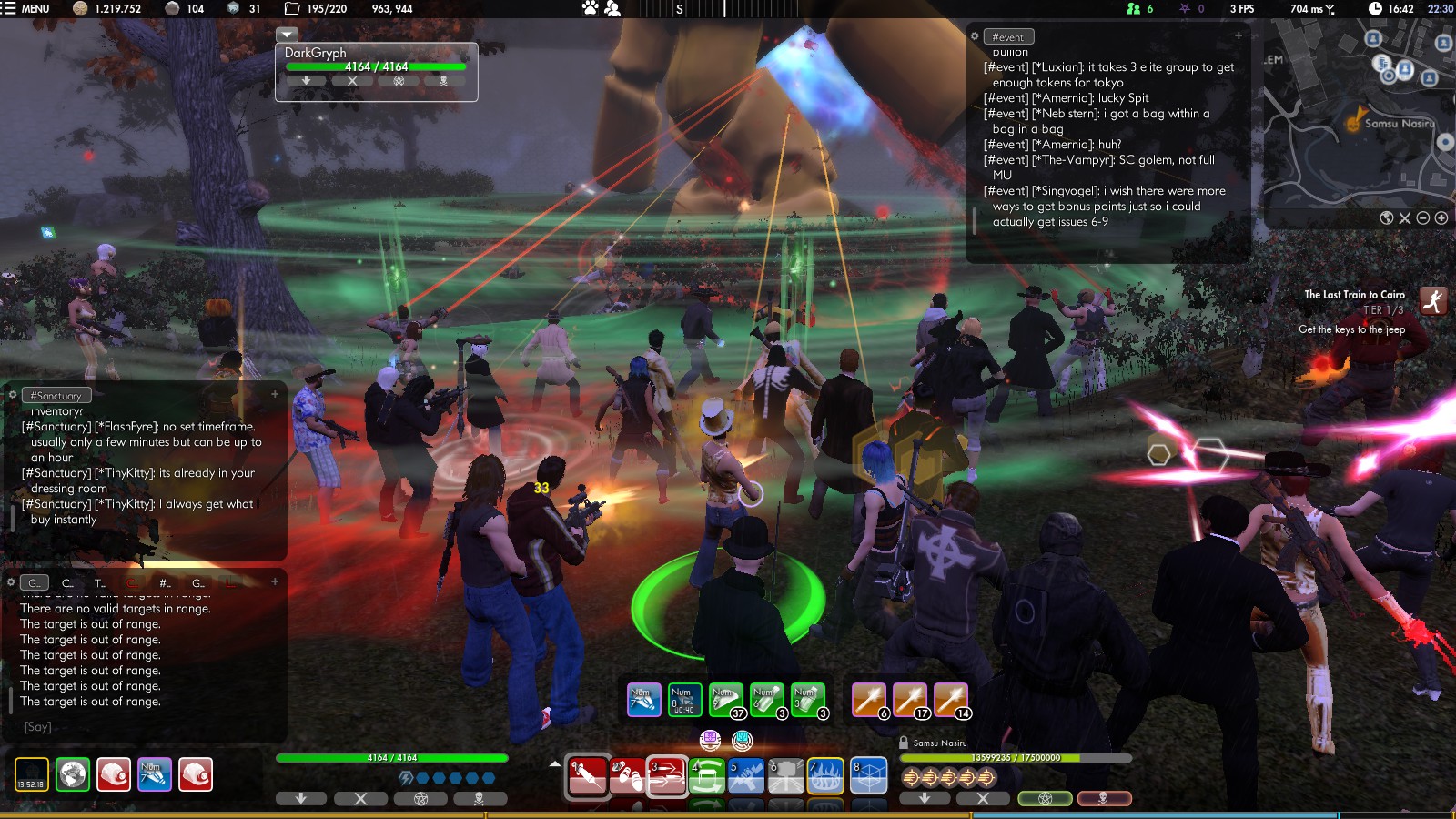Open the main MENU button
This screenshot has width=1456, height=819.
(25, 8)
